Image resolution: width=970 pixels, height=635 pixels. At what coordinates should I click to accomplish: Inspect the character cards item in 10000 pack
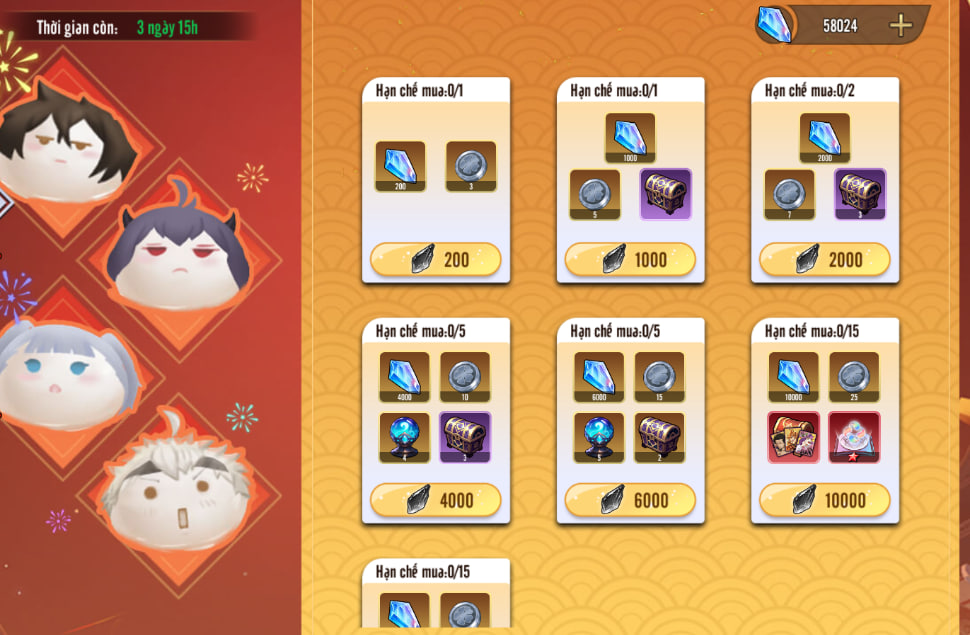pyautogui.click(x=794, y=437)
